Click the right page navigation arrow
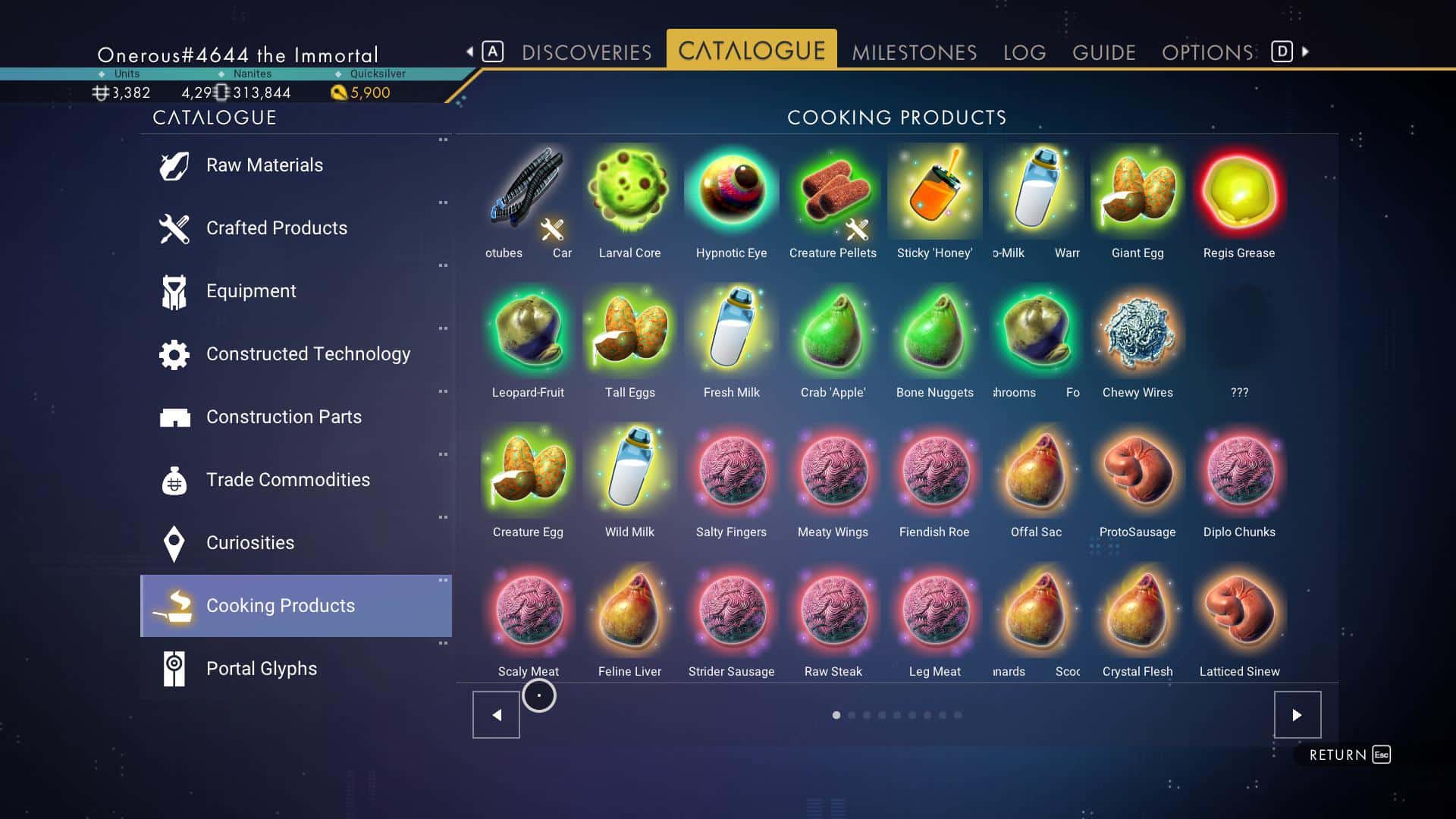Viewport: 1456px width, 819px height. [1298, 714]
